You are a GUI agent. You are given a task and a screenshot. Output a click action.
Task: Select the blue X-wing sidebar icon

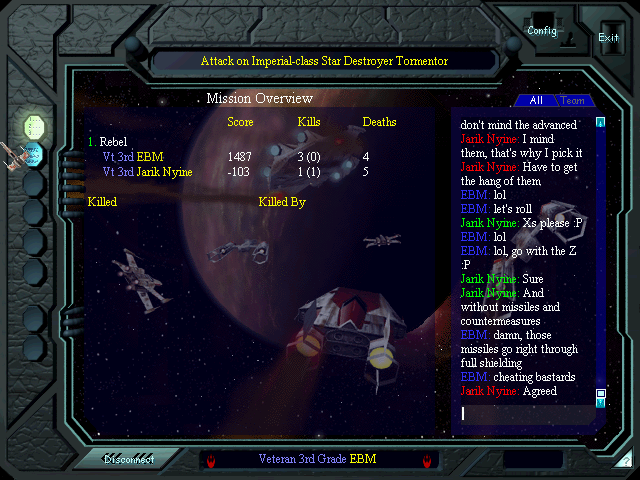tap(34, 154)
